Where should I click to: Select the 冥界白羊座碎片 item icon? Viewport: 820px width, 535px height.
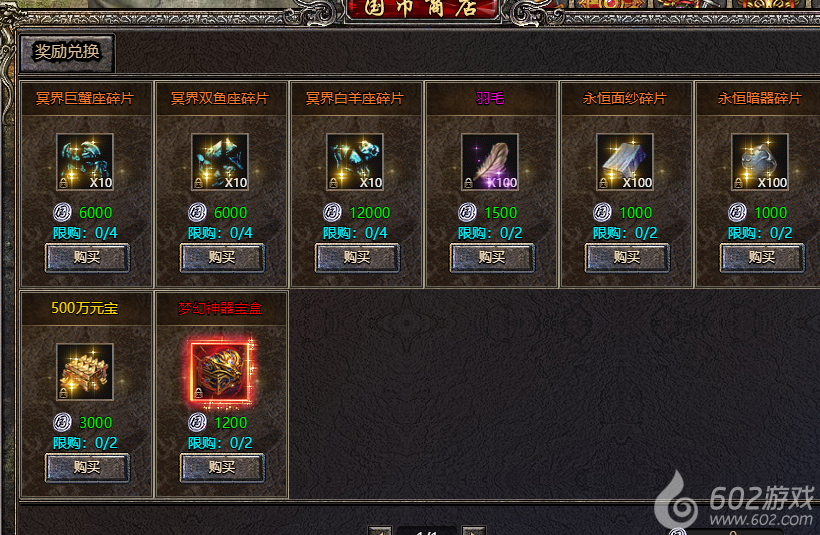355,162
